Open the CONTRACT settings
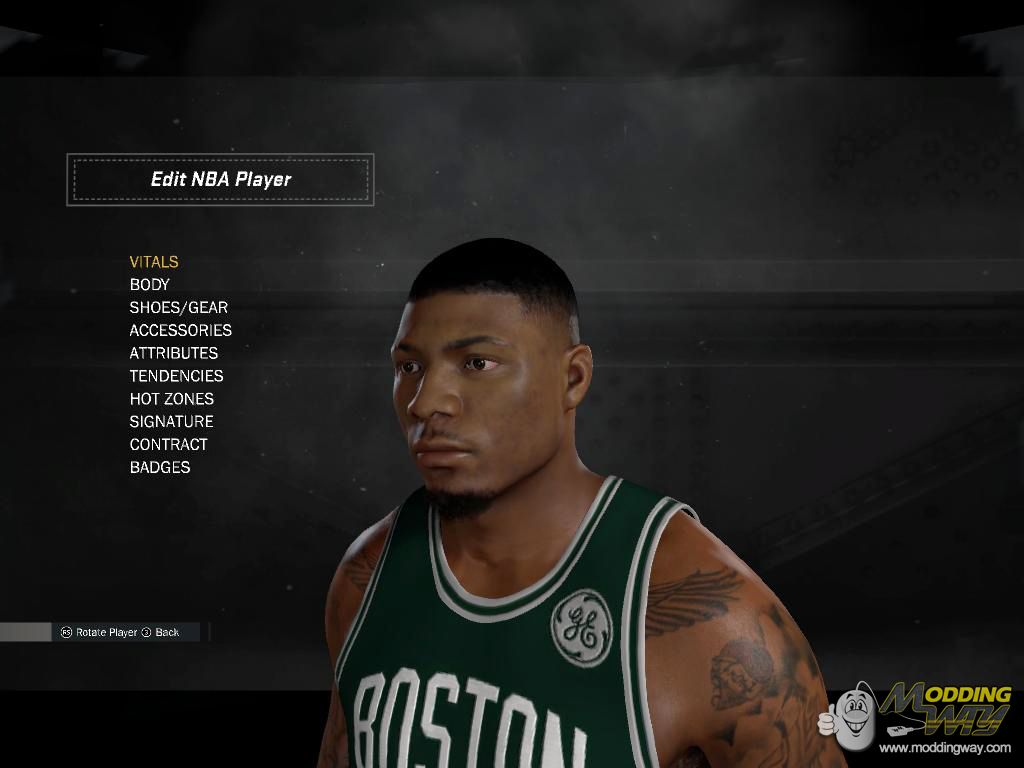Image resolution: width=1024 pixels, height=768 pixels. tap(168, 445)
